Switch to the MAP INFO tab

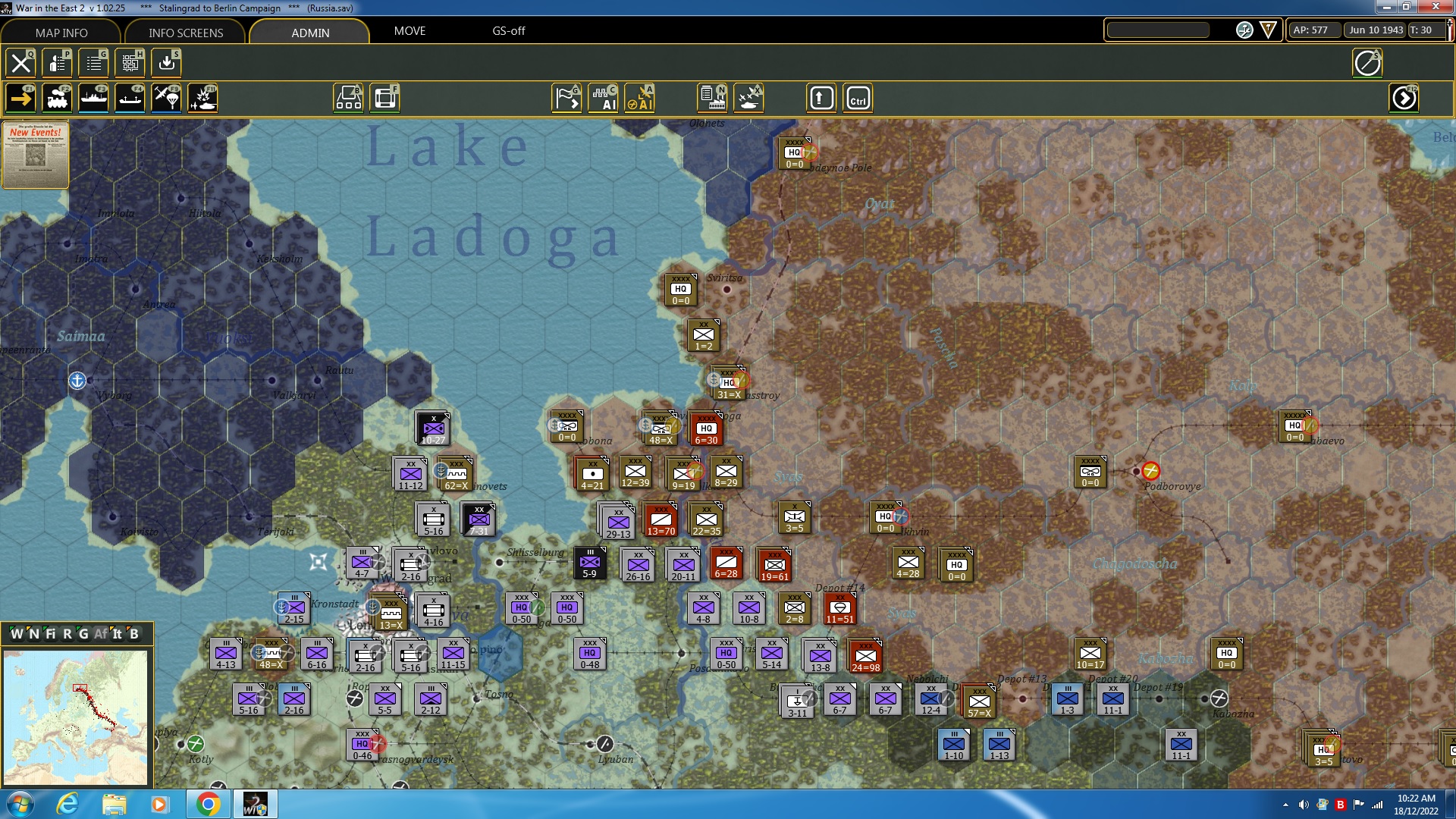(x=61, y=33)
